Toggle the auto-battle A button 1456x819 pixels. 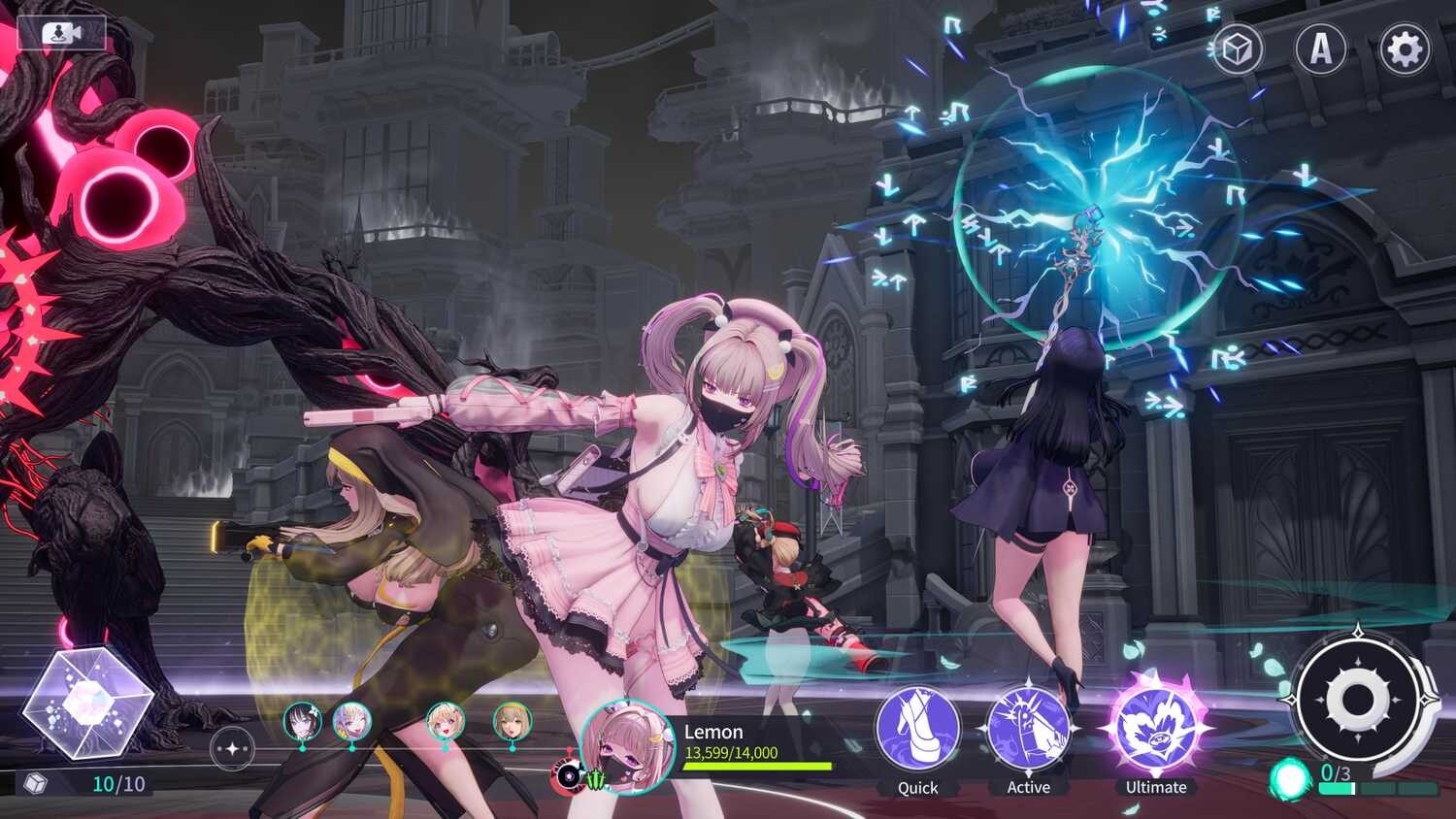pyautogui.click(x=1321, y=49)
